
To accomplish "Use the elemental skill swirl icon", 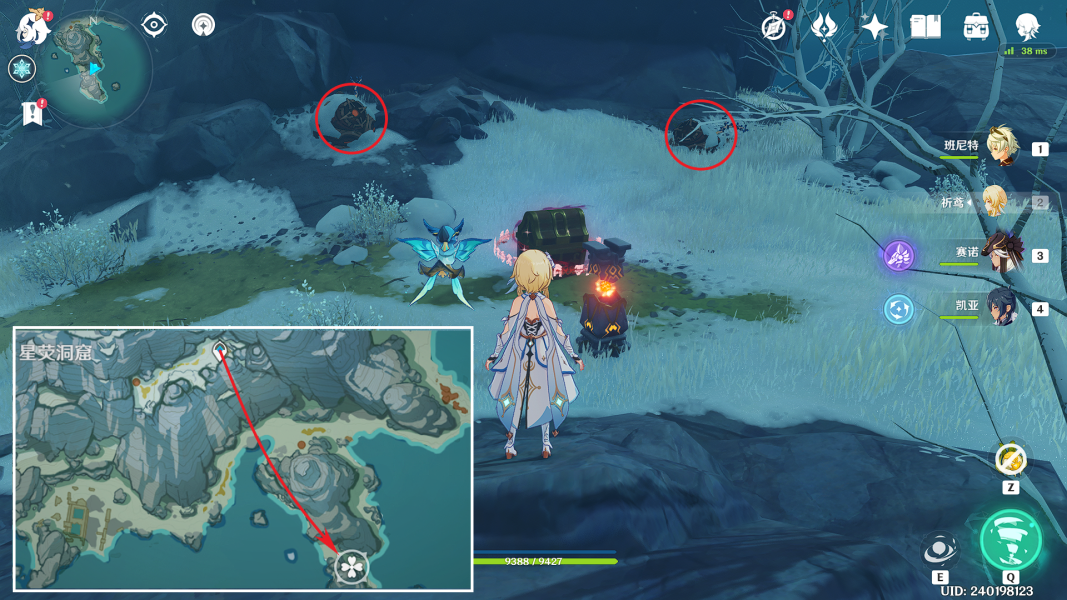I will click(939, 549).
